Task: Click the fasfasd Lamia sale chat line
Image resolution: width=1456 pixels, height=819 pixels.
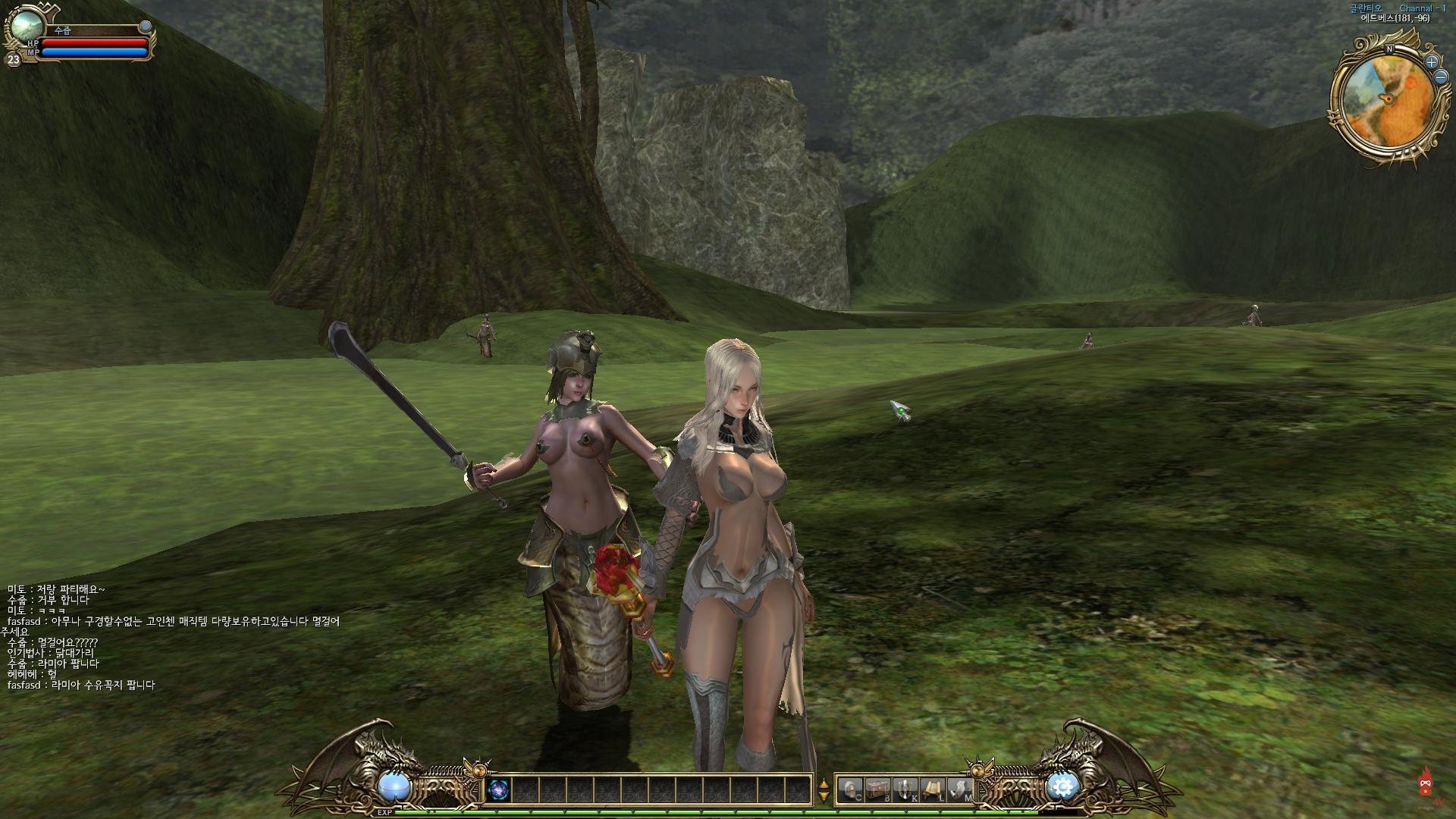Action: (81, 685)
